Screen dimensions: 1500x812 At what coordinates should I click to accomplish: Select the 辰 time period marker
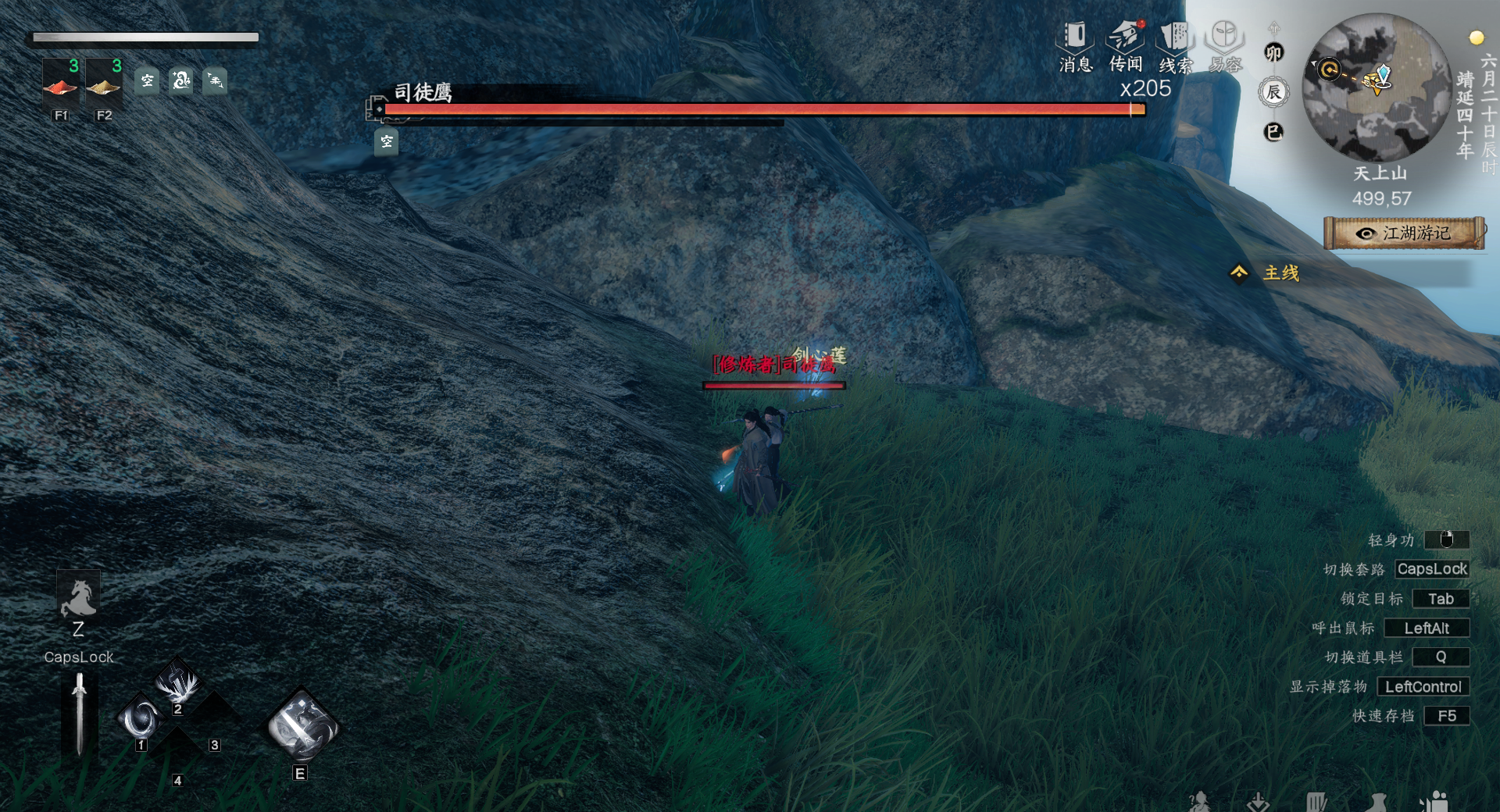1273,92
